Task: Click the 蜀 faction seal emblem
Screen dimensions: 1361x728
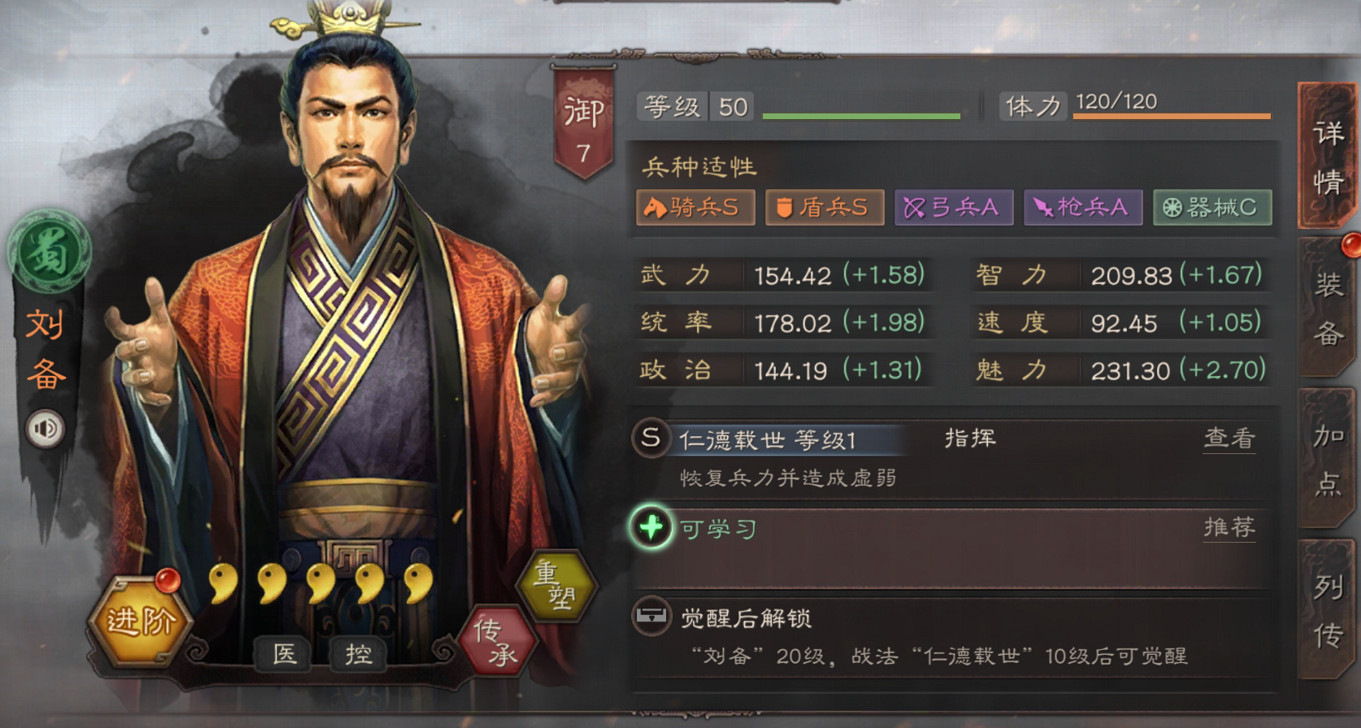Action: 48,253
